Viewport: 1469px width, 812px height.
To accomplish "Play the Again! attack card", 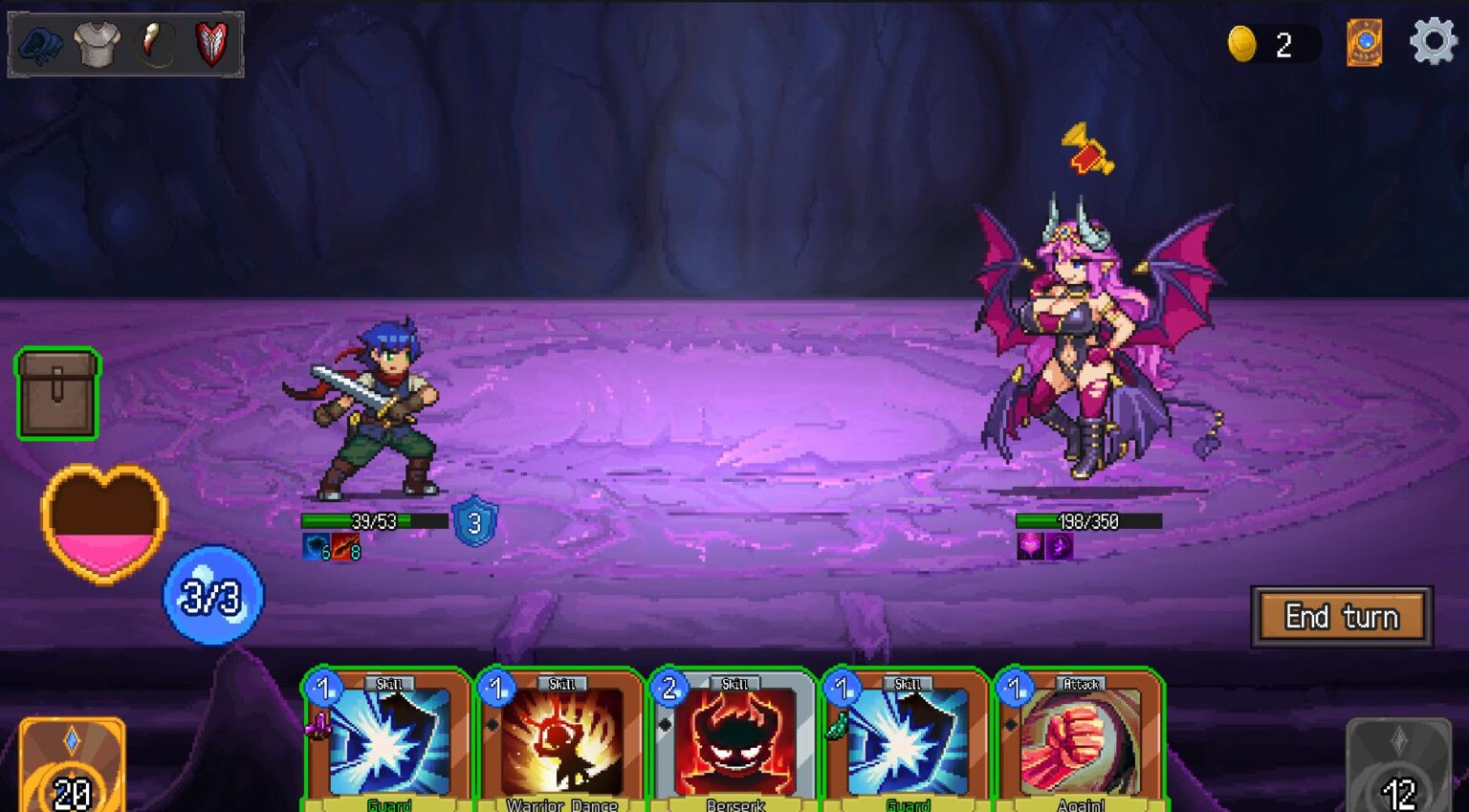I will pos(1079,746).
